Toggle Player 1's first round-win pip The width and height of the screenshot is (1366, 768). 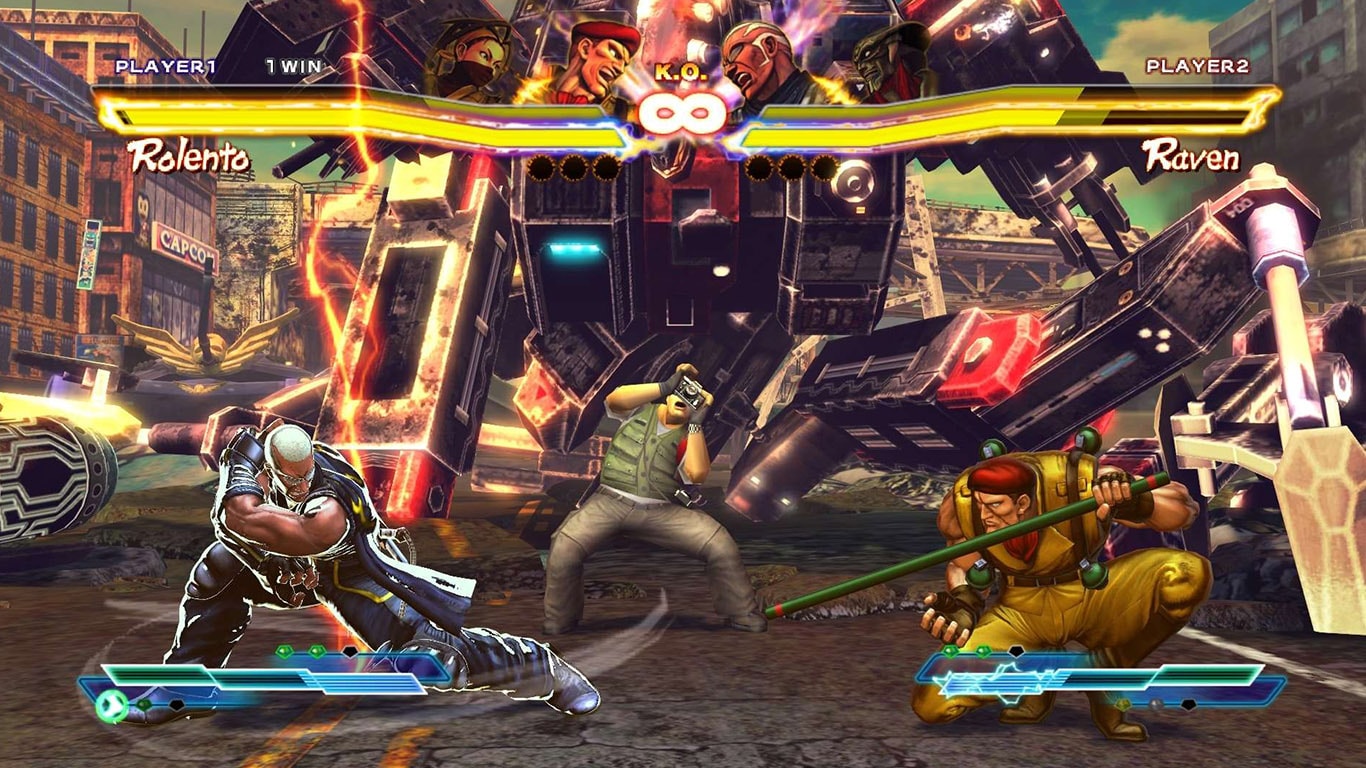pos(543,168)
